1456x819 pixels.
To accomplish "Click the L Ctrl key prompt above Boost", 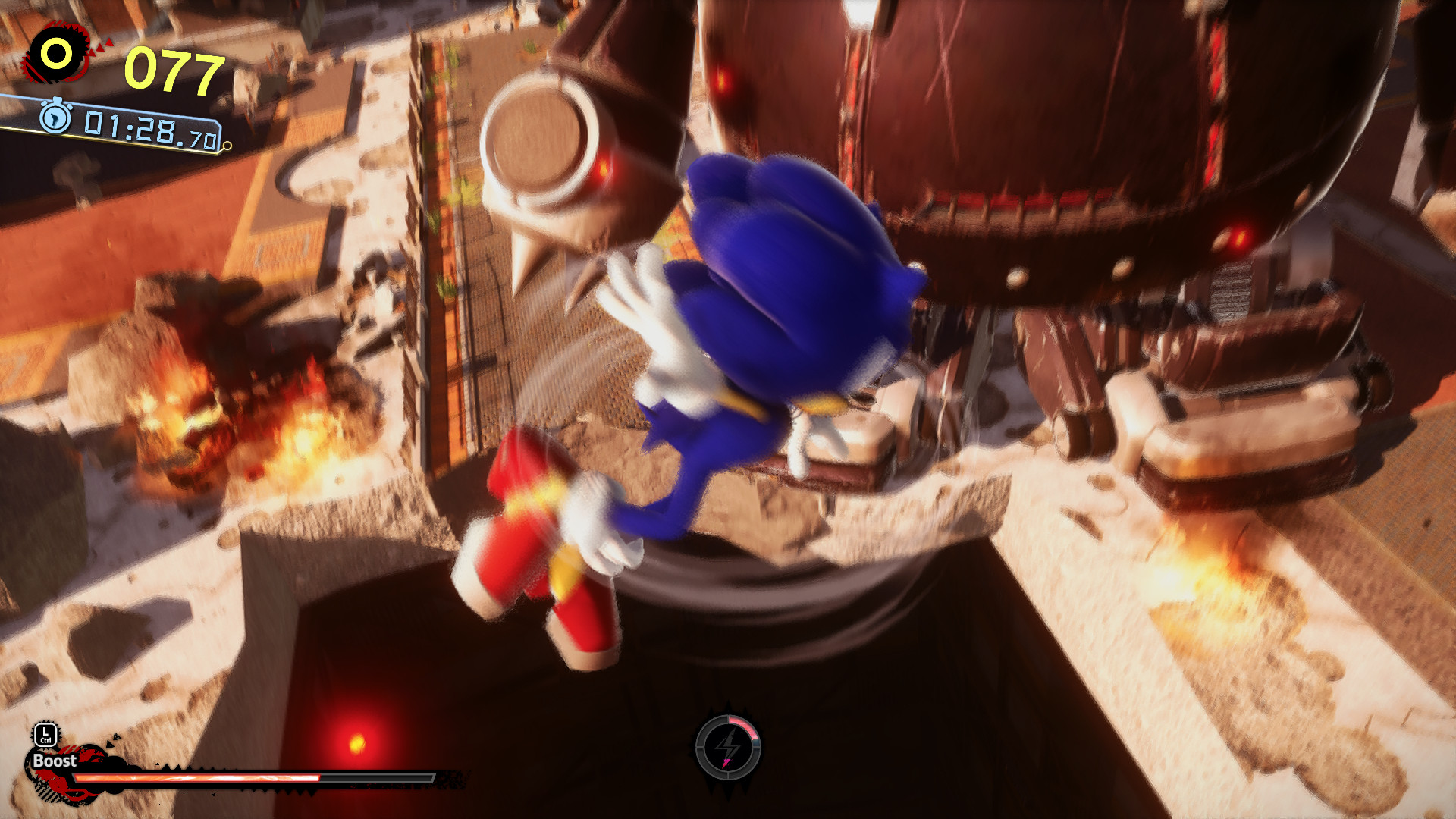I will [x=47, y=734].
